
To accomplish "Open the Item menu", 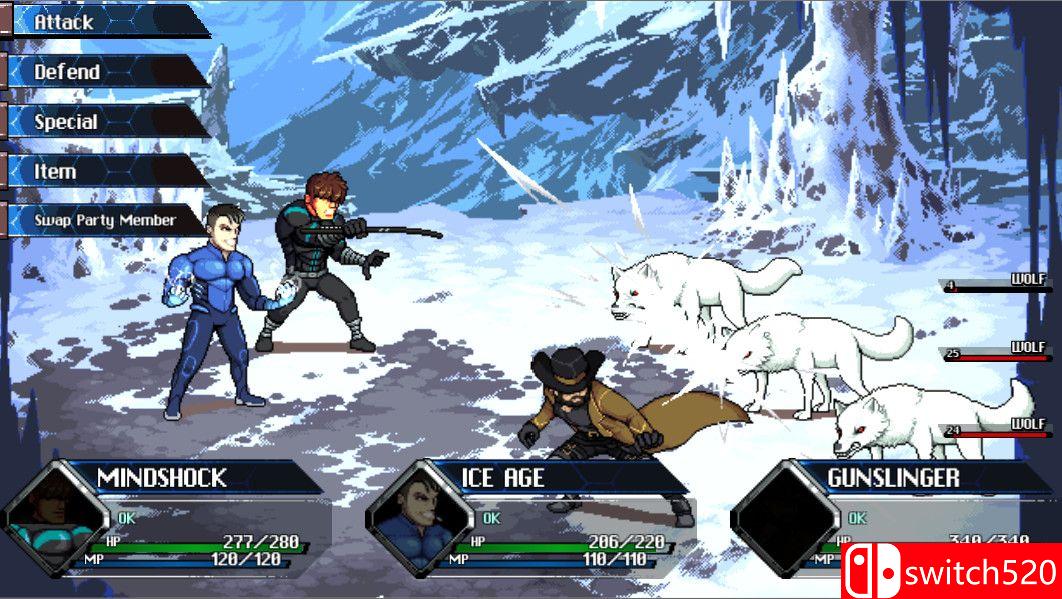I will point(105,171).
